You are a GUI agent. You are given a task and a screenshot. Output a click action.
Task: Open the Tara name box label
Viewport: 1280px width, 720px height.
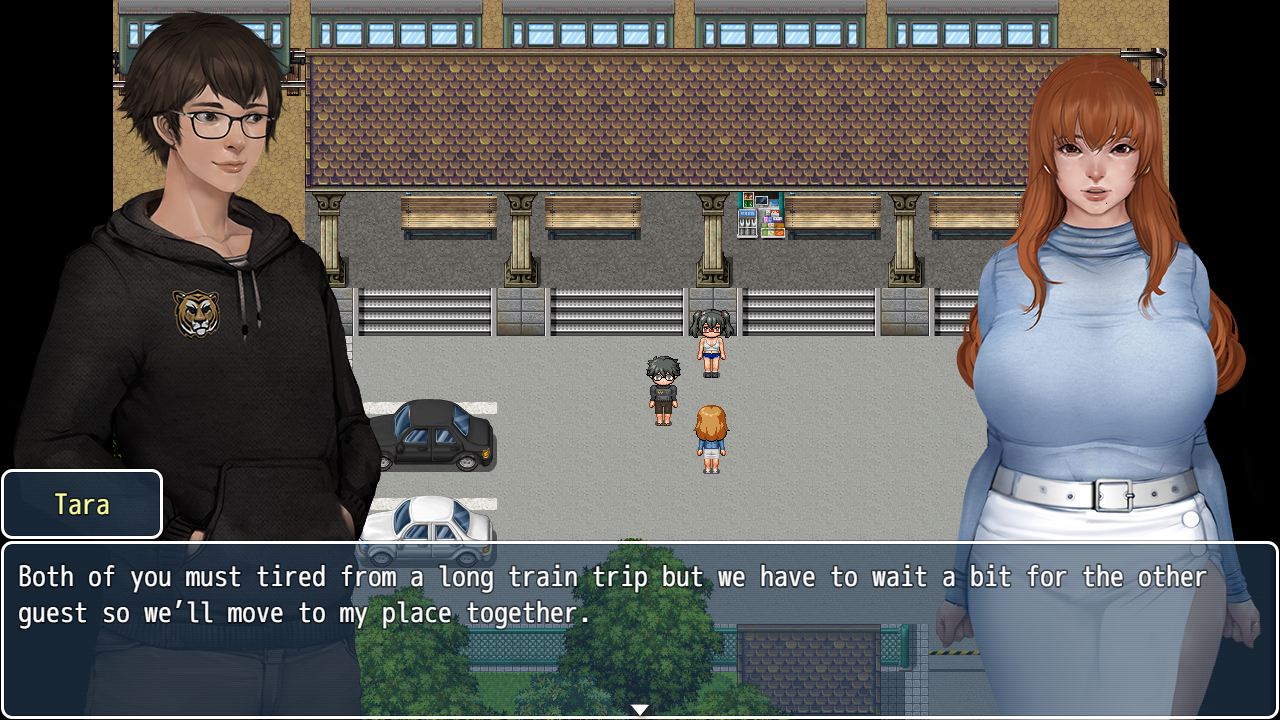click(x=81, y=504)
